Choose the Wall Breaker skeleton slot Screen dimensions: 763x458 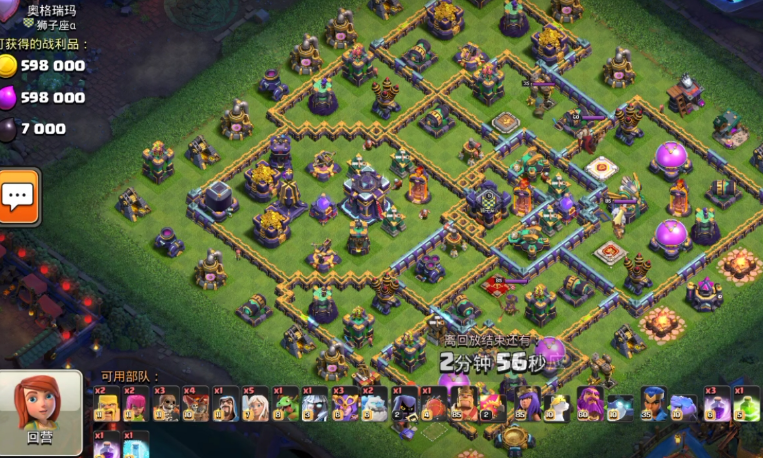click(166, 403)
